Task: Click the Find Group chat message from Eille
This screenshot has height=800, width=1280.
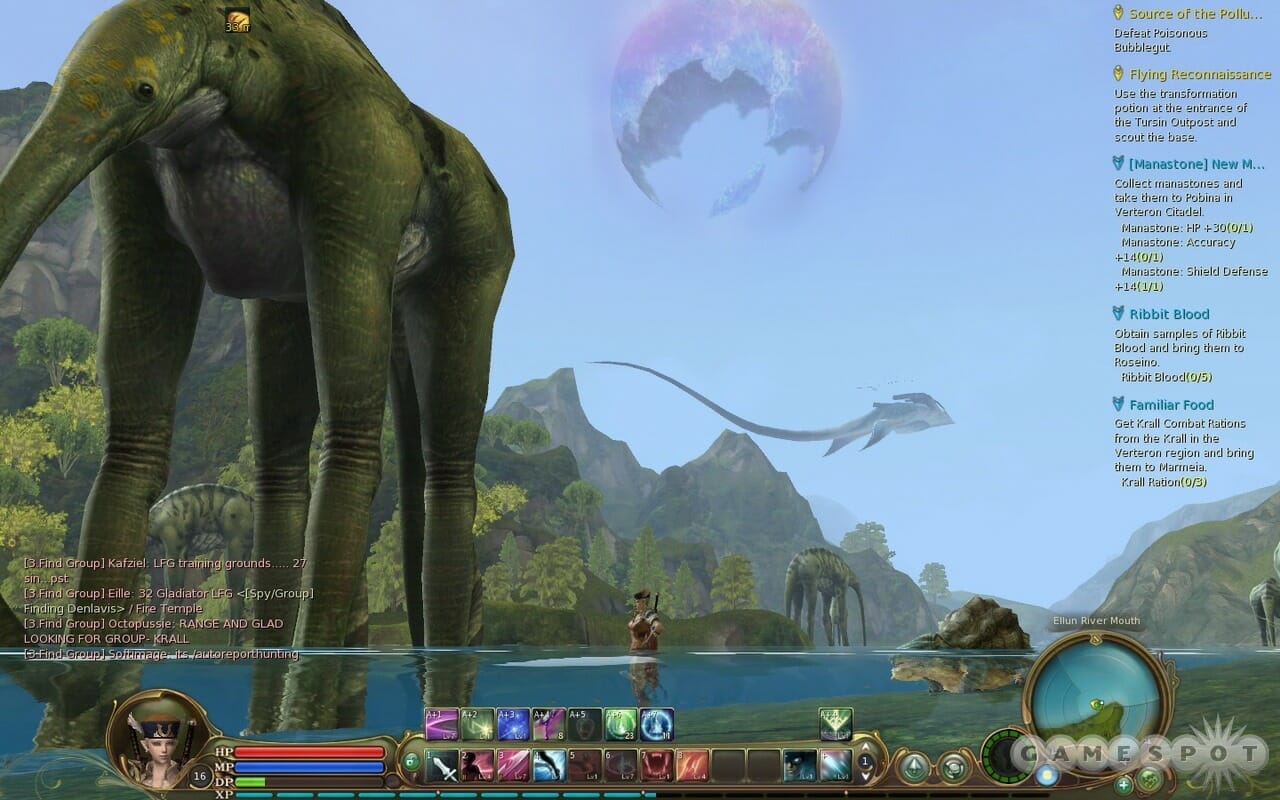Action: coord(168,593)
